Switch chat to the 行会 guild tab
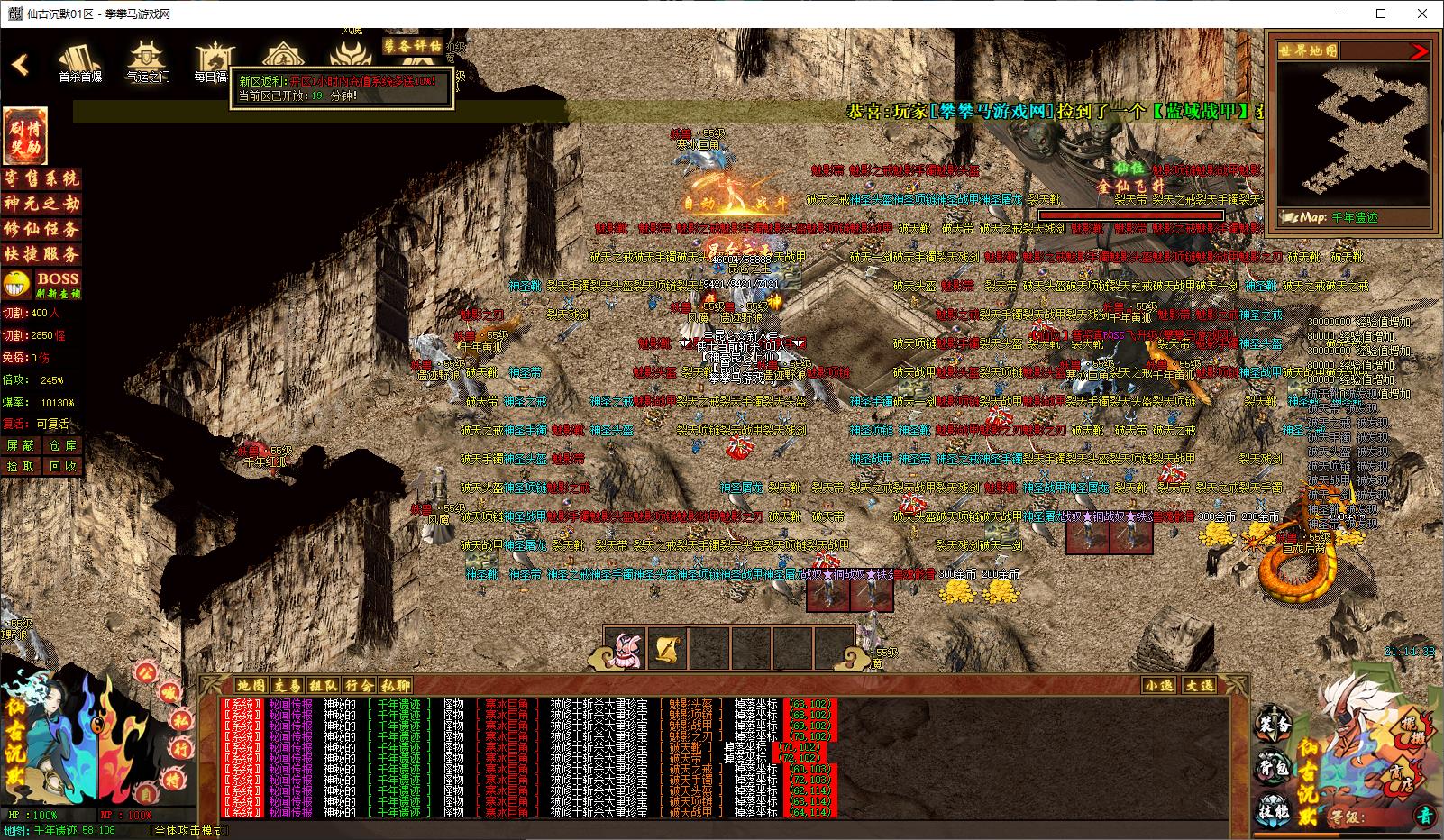 (x=359, y=686)
